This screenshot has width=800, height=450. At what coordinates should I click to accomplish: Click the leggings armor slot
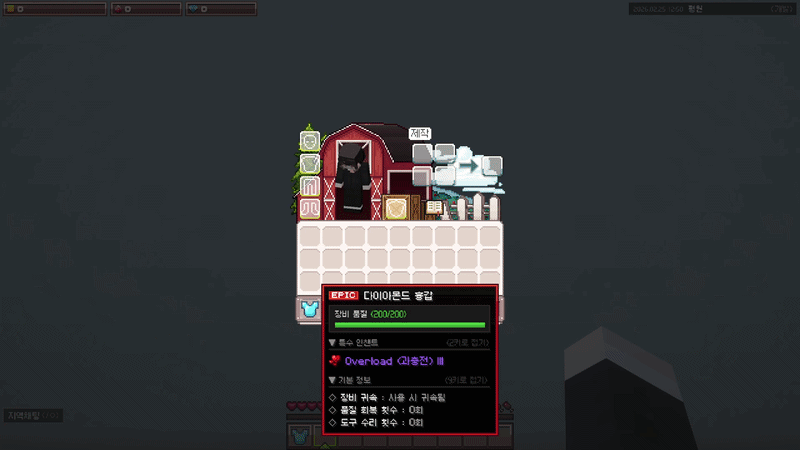pyautogui.click(x=309, y=186)
